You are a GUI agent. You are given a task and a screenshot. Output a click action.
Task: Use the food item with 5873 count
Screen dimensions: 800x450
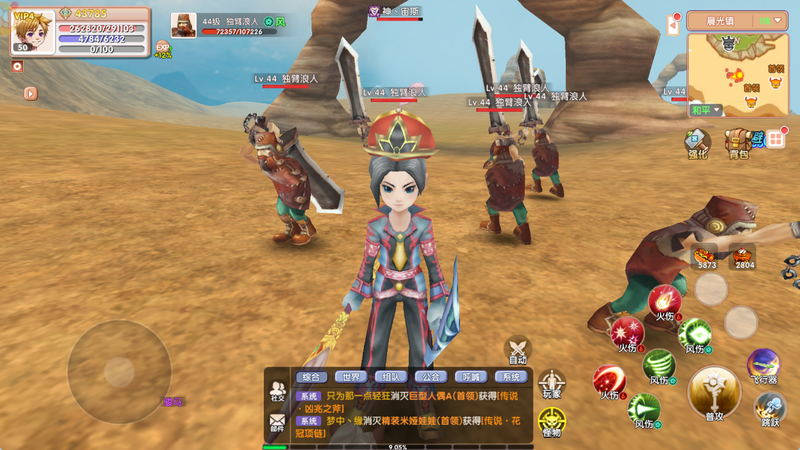707,255
